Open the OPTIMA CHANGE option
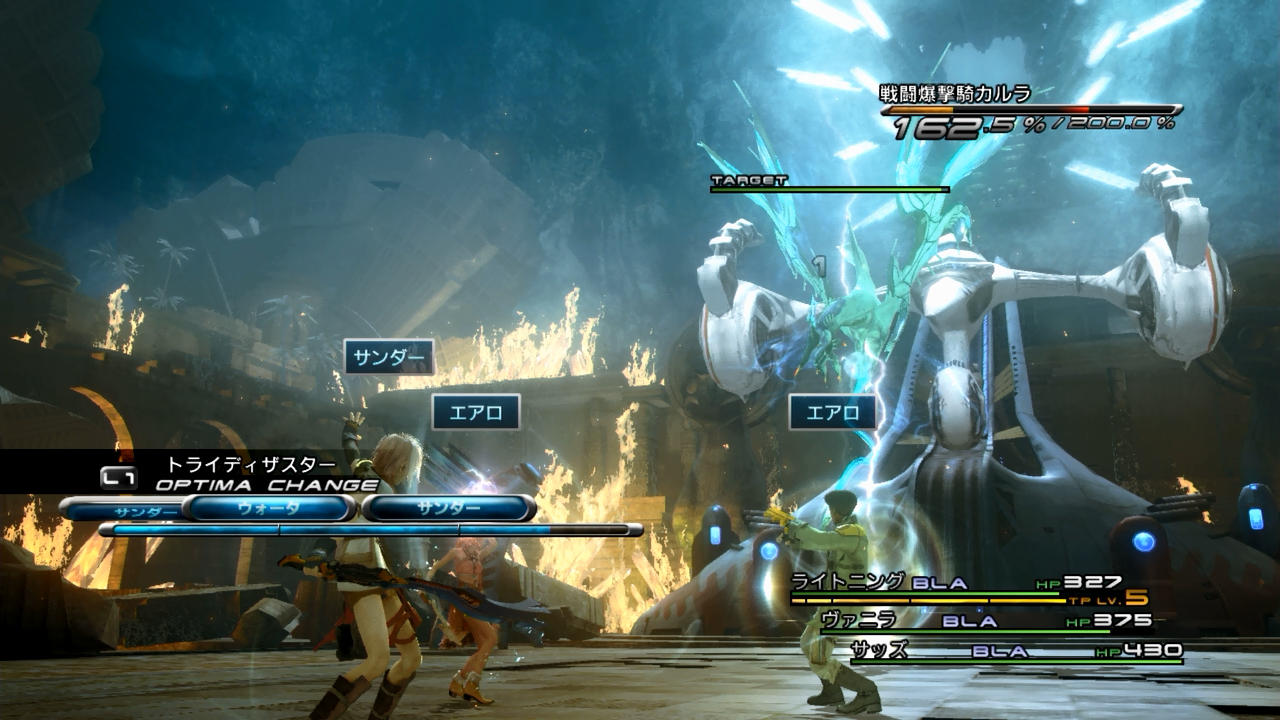 266,485
